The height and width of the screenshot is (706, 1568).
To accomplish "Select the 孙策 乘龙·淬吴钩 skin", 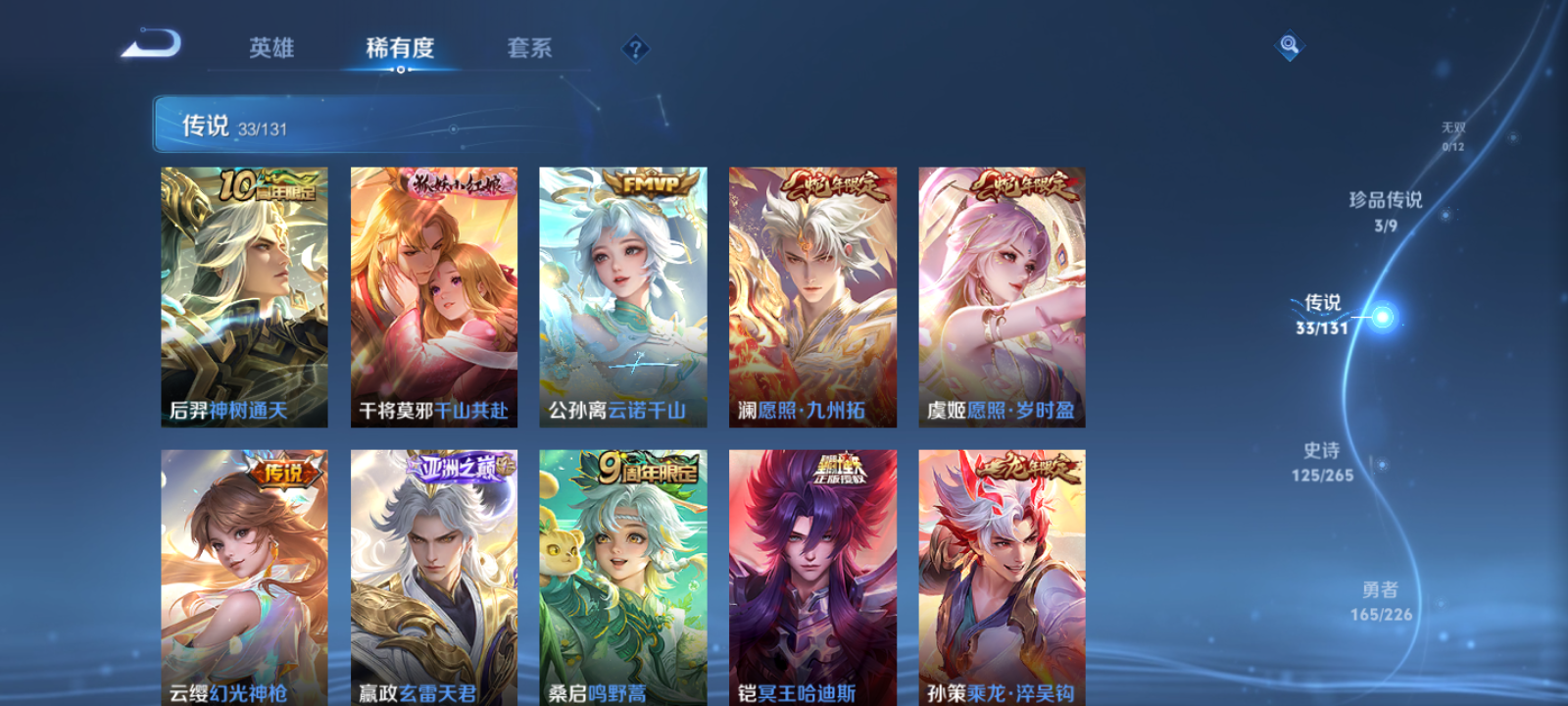I will [1003, 579].
